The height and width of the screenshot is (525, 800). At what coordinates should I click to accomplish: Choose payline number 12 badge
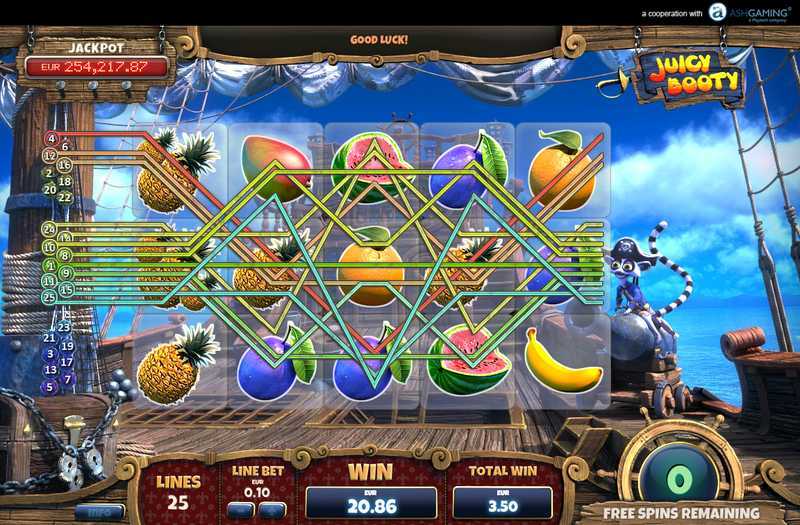click(49, 155)
